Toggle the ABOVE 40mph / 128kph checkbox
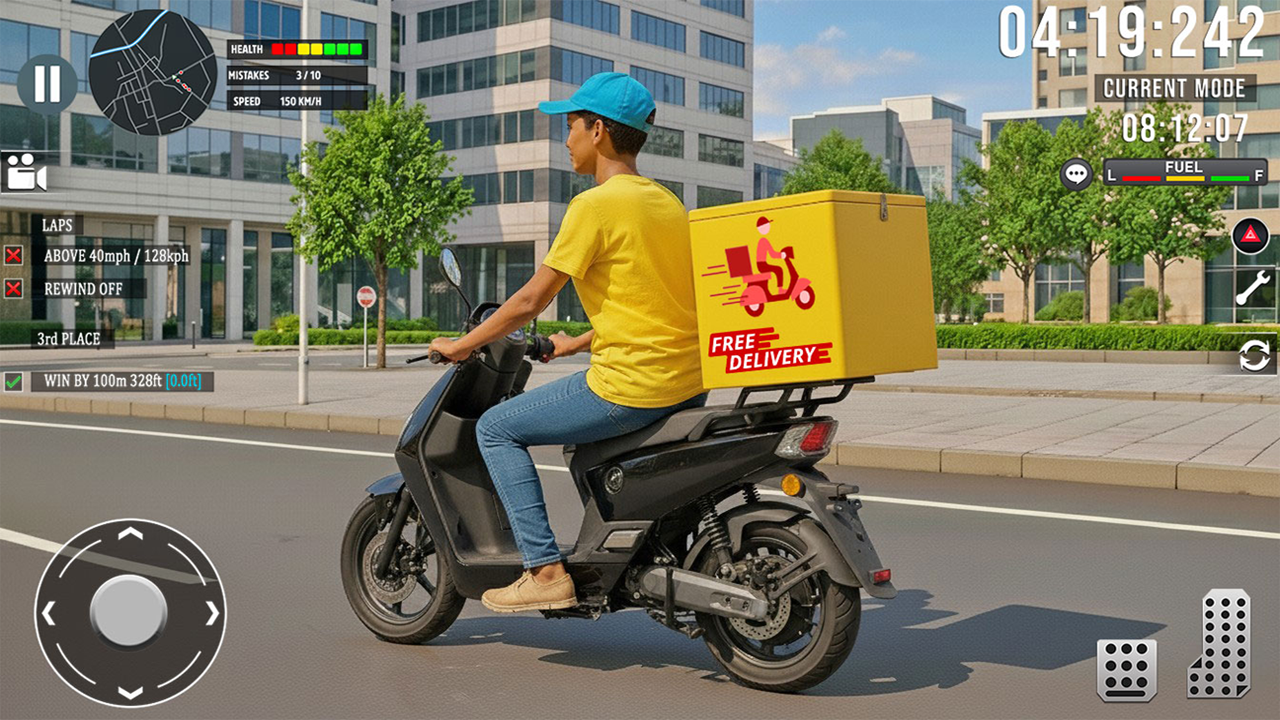The width and height of the screenshot is (1280, 720). point(14,255)
